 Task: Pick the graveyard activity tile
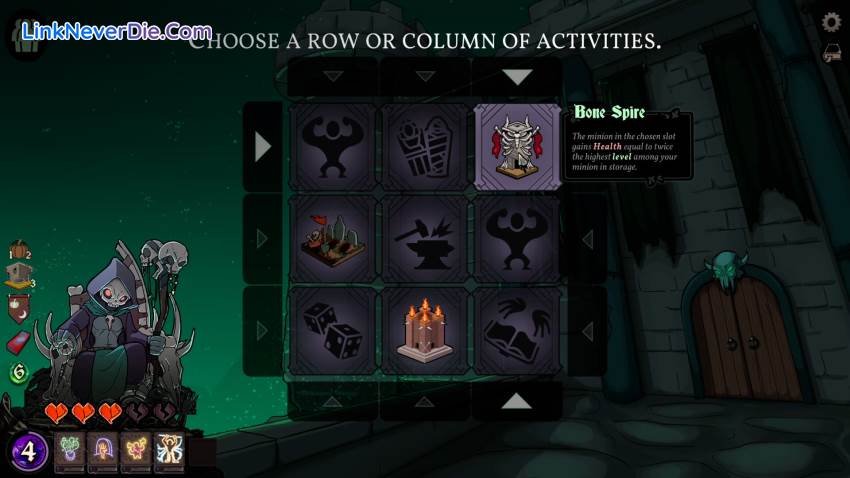click(x=332, y=239)
